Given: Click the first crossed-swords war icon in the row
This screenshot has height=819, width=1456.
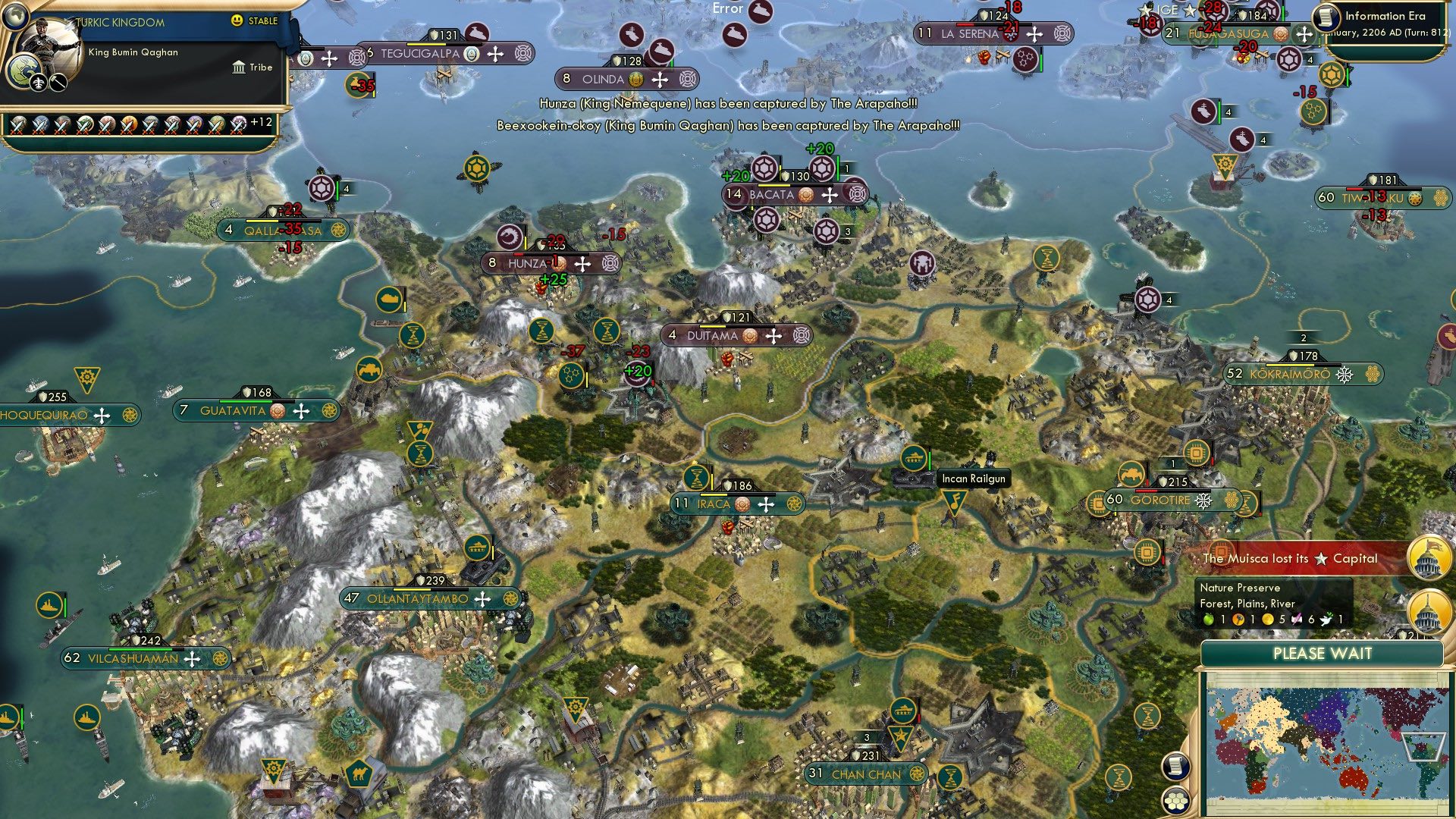Looking at the screenshot, I should (x=18, y=126).
